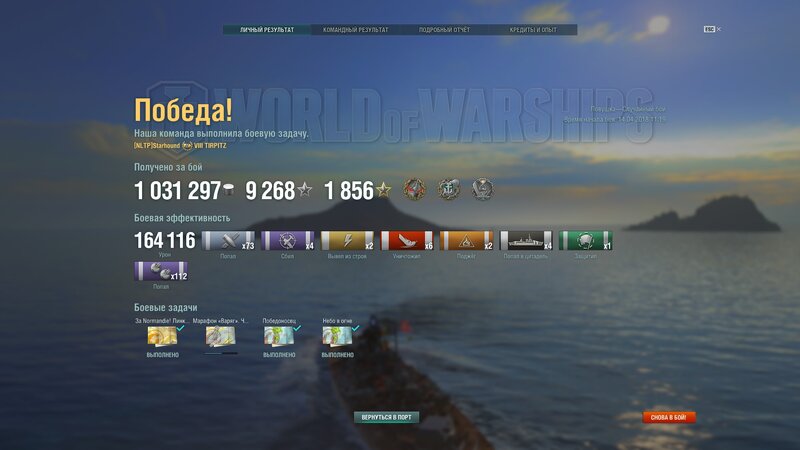Screen dimensions: 800x450
Task: Click the Вернуться в порт button
Action: point(387,416)
